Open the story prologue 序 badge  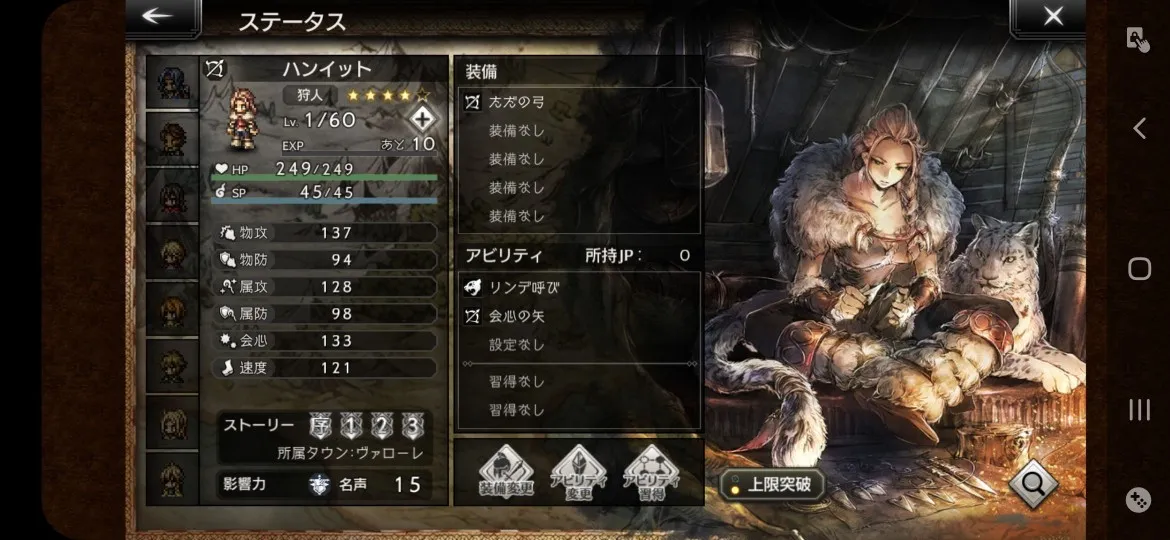(x=320, y=425)
